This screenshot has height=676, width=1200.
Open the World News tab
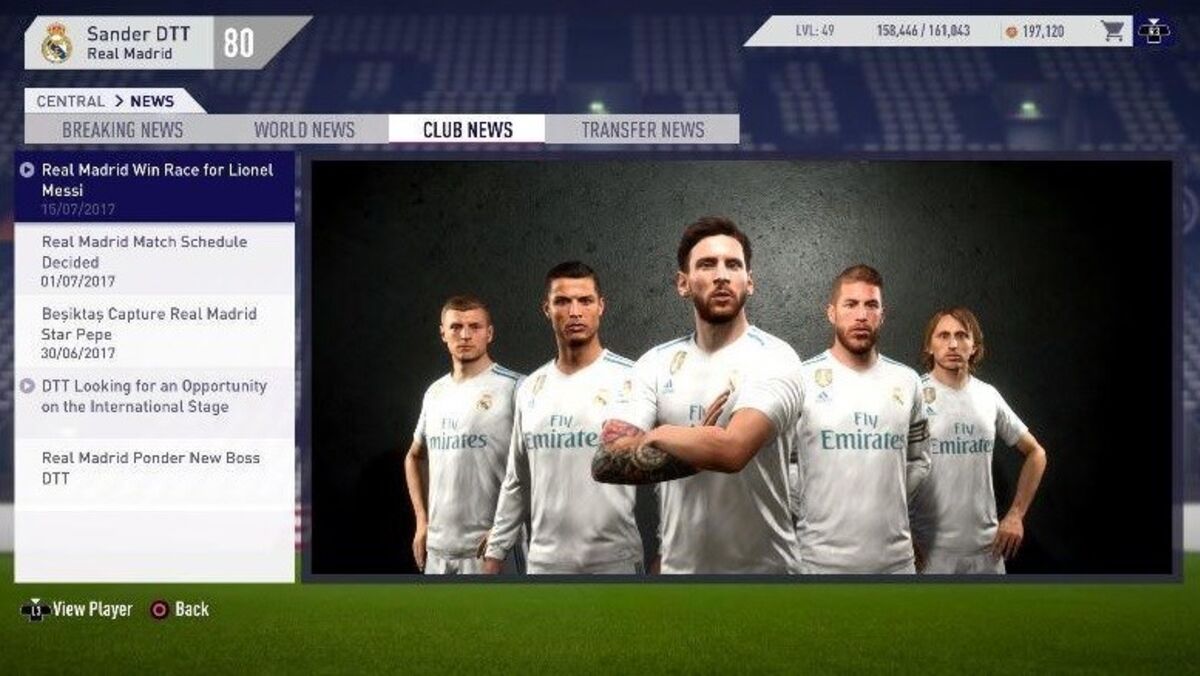coord(304,130)
